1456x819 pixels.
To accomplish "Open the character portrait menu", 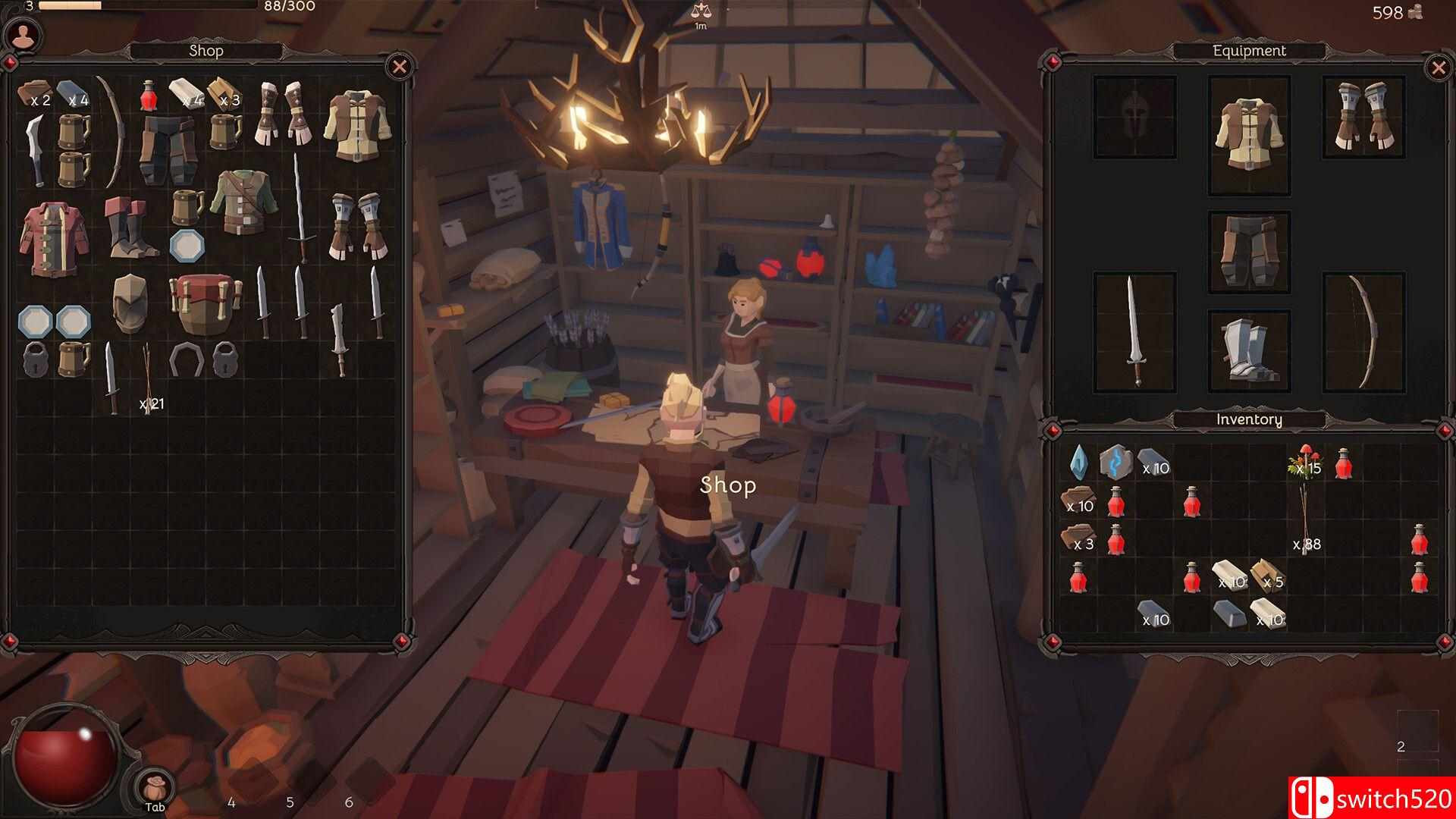I will (x=23, y=35).
